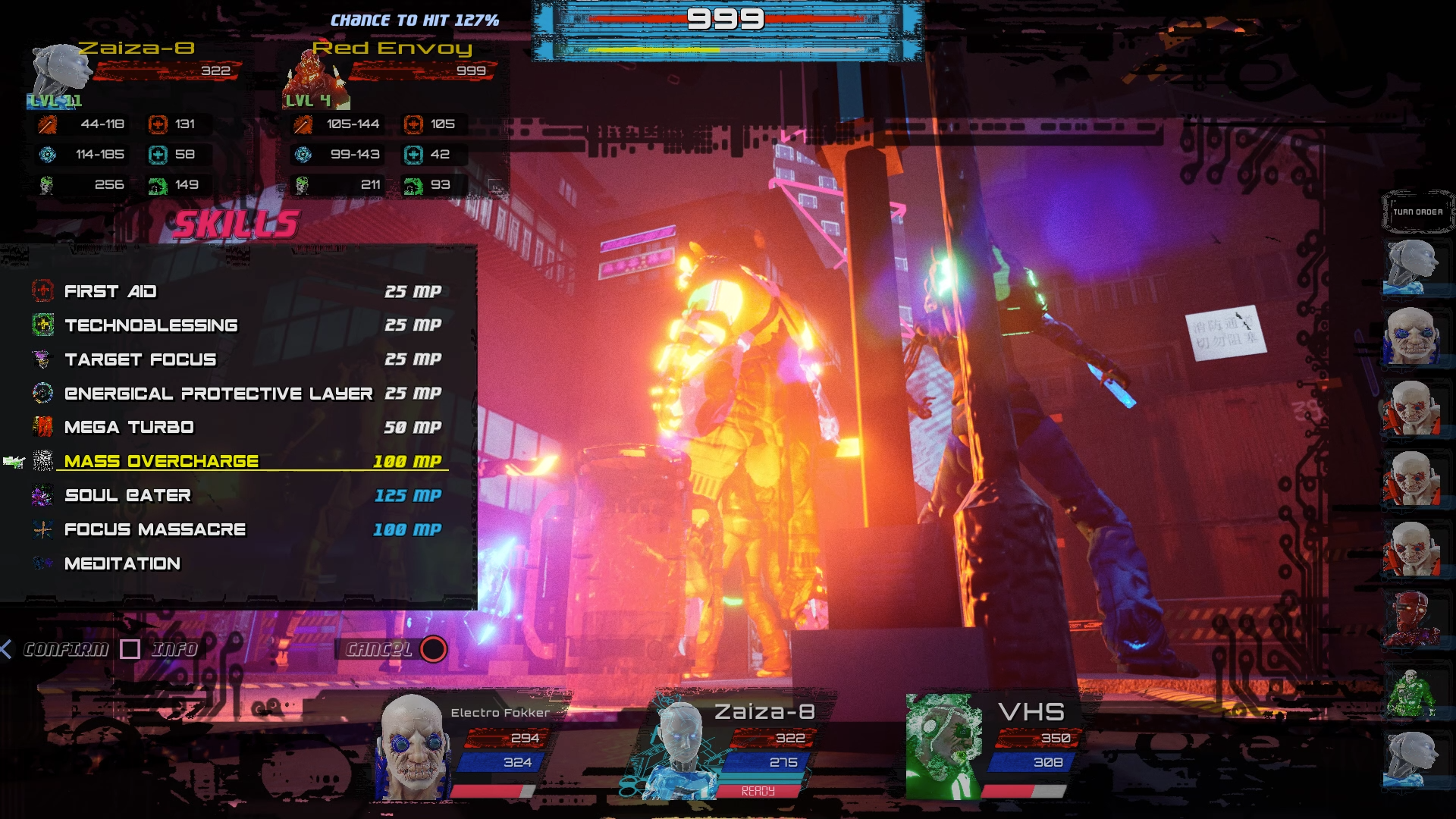This screenshot has height=819, width=1456.
Task: Select Electro Fokker's party portrait
Action: point(412,747)
